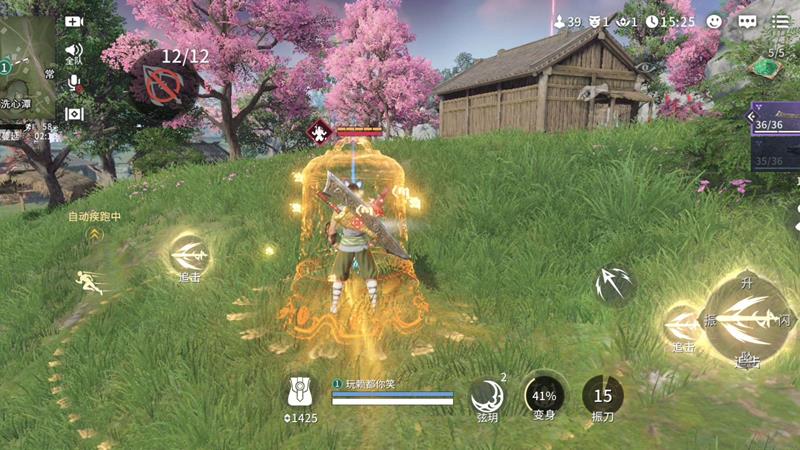Use the green jade item
This screenshot has width=800, height=450.
[x=765, y=68]
